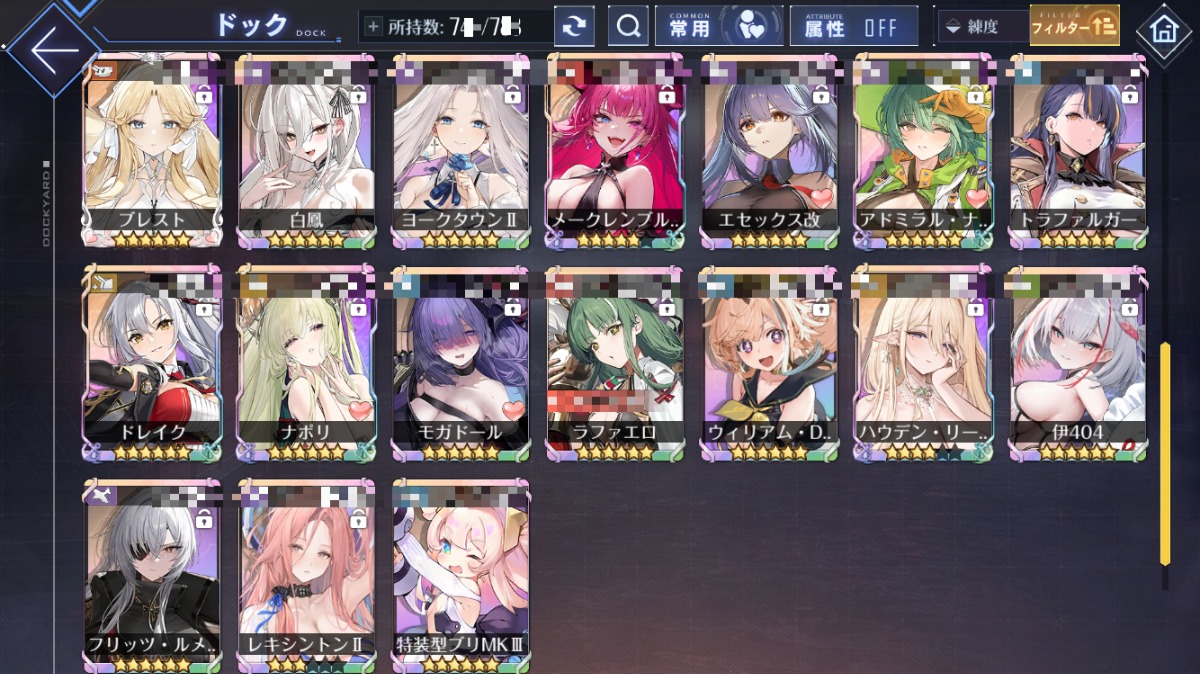Open the ship search magnifier
The width and height of the screenshot is (1200, 674).
click(x=628, y=27)
